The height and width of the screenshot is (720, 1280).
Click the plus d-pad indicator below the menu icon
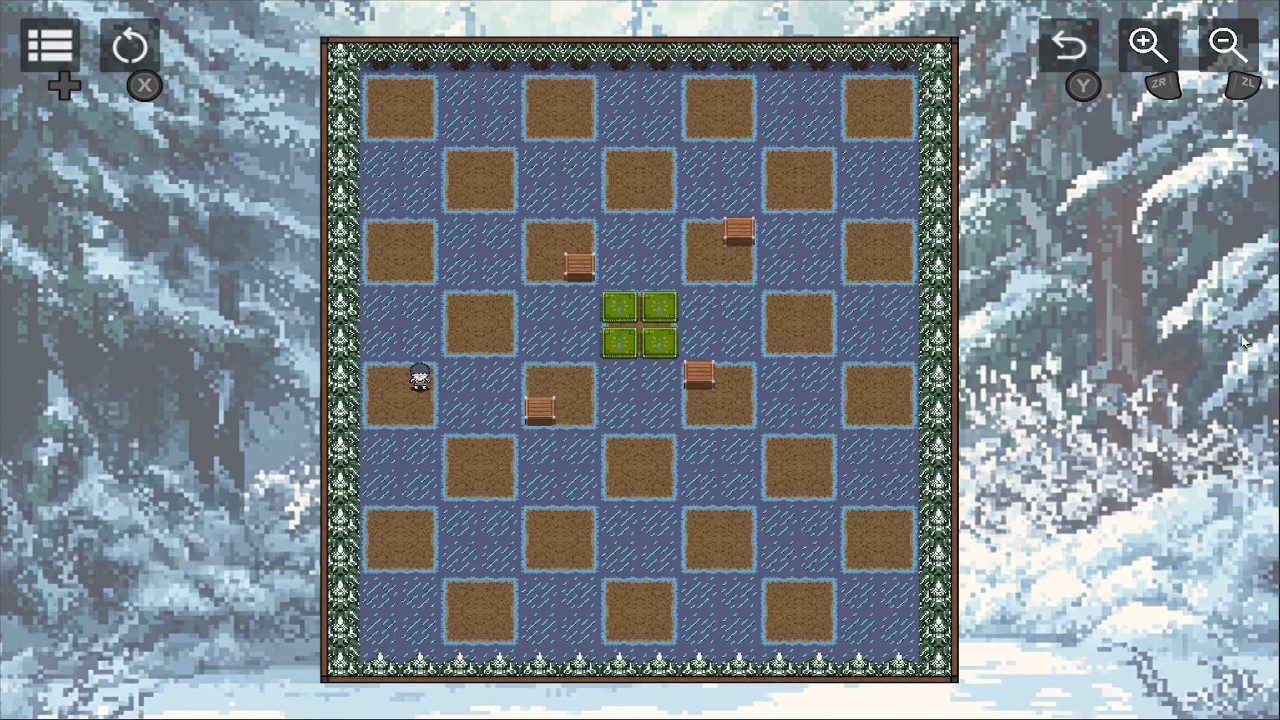[x=64, y=86]
